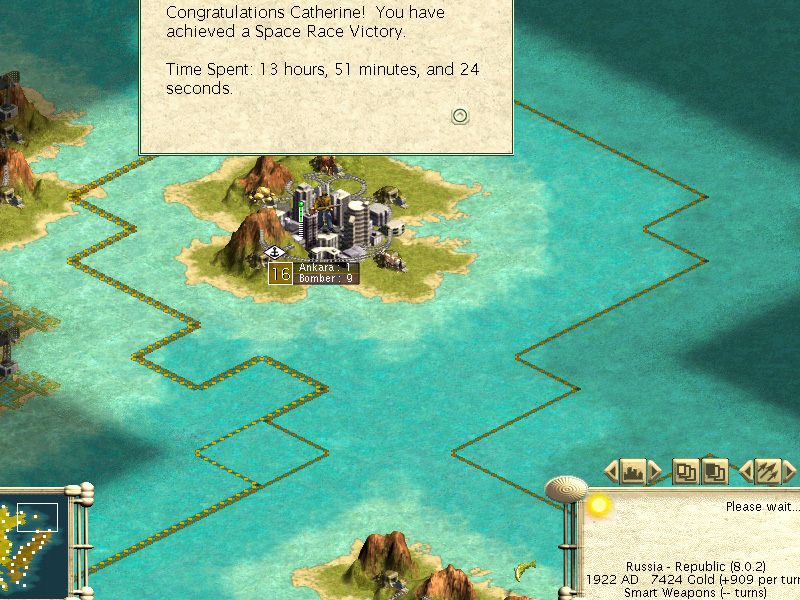Select the Ankara city label

[x=326, y=267]
